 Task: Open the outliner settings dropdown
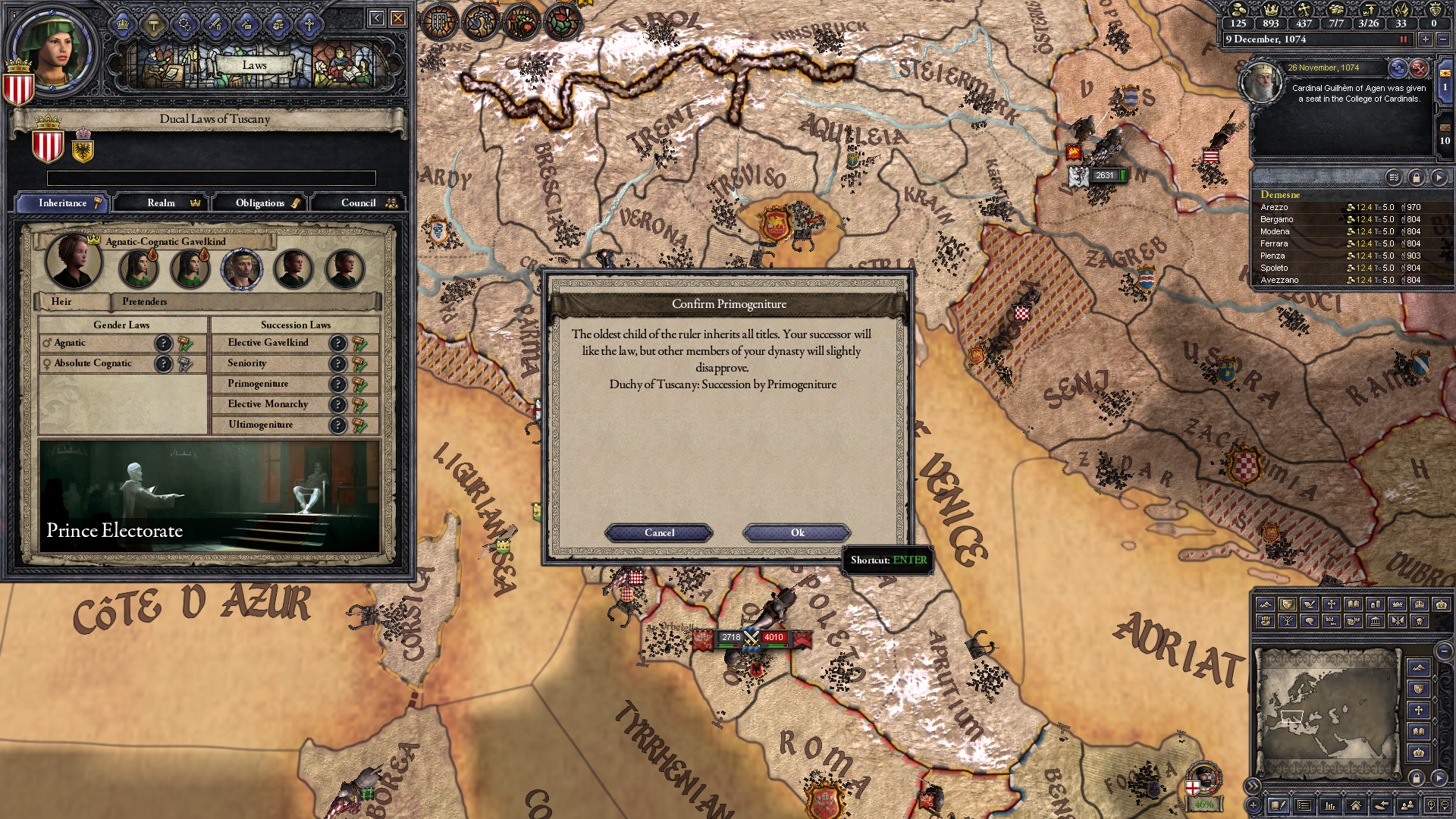[x=1394, y=177]
